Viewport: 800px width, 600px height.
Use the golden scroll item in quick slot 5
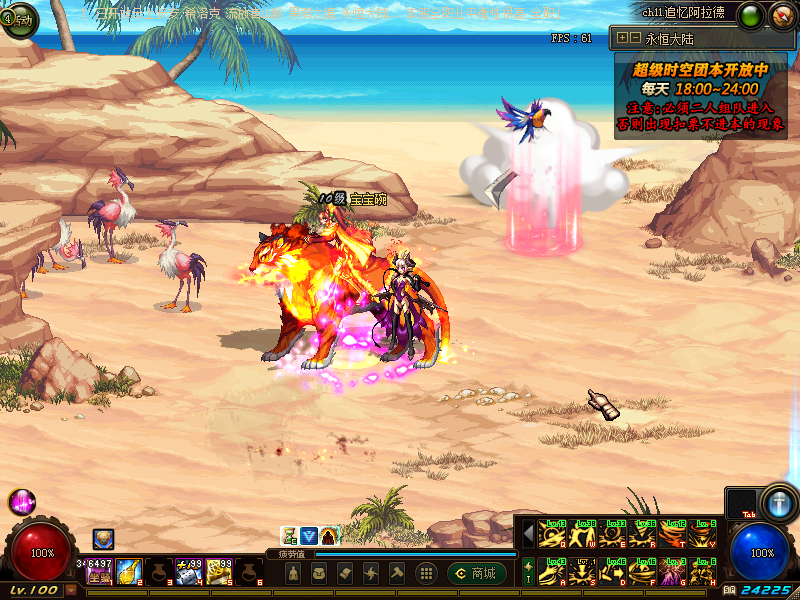(x=219, y=571)
